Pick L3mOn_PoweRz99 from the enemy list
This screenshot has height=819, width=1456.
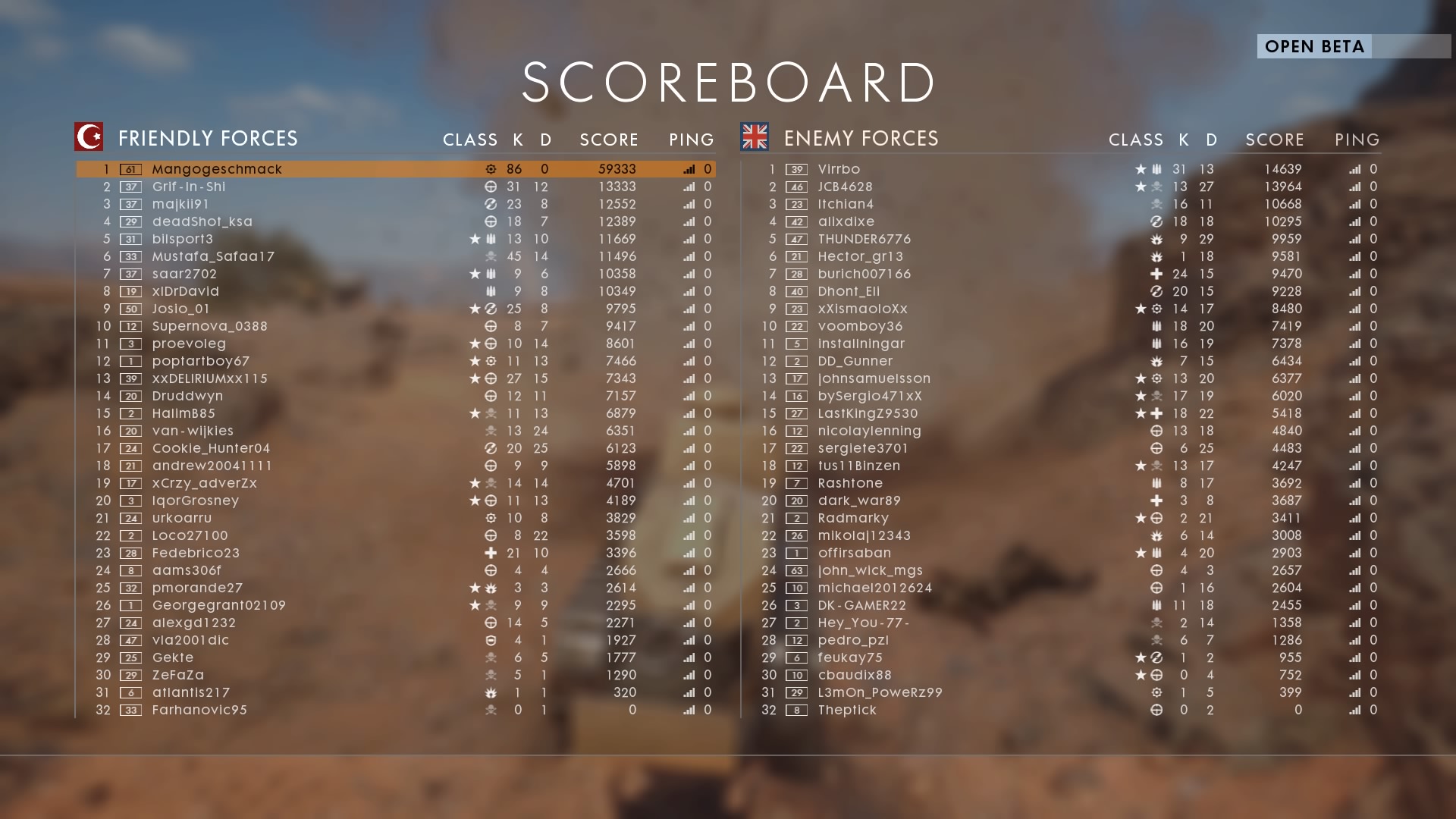coord(880,692)
